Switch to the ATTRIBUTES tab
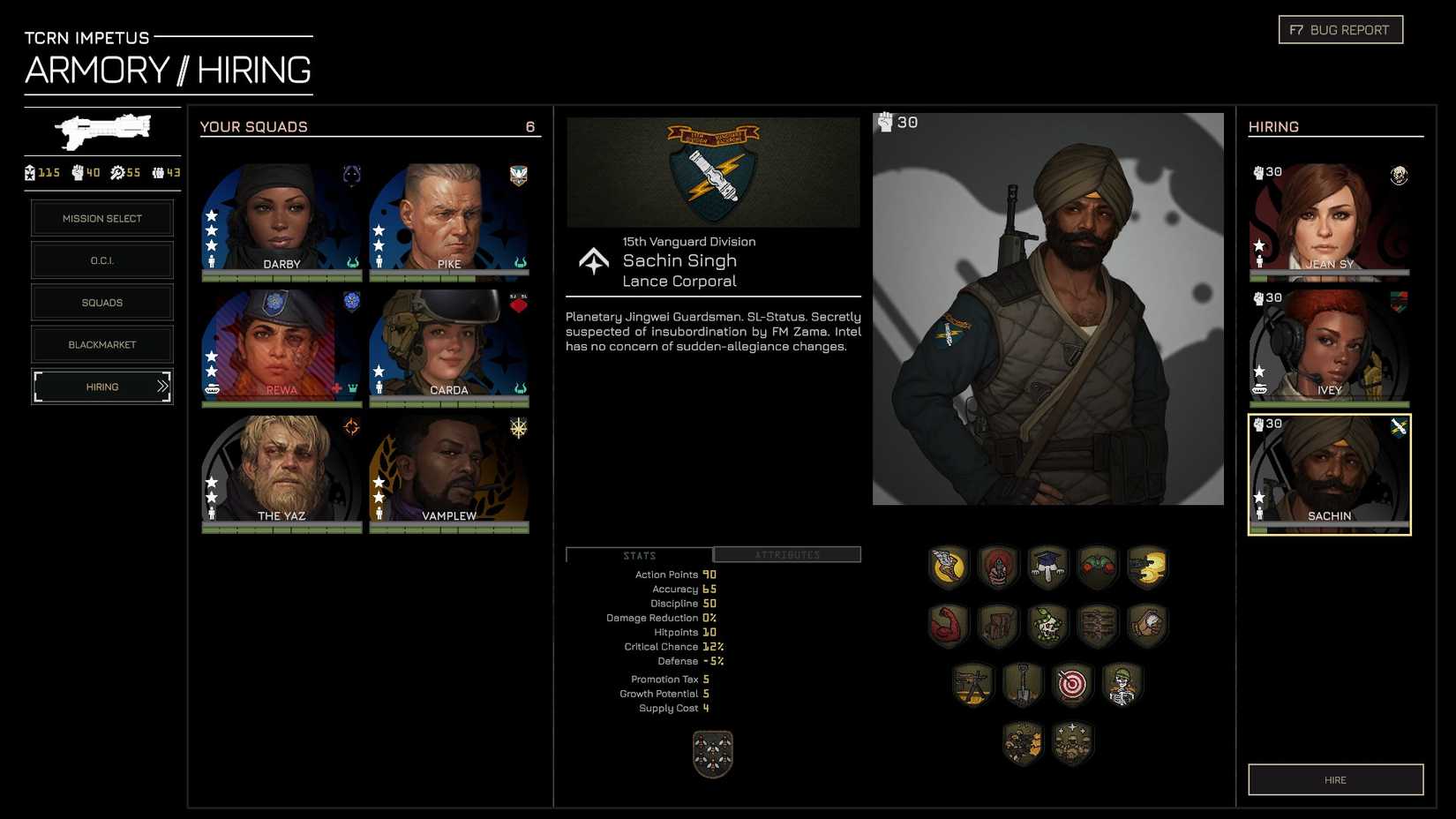The height and width of the screenshot is (819, 1456). point(786,554)
